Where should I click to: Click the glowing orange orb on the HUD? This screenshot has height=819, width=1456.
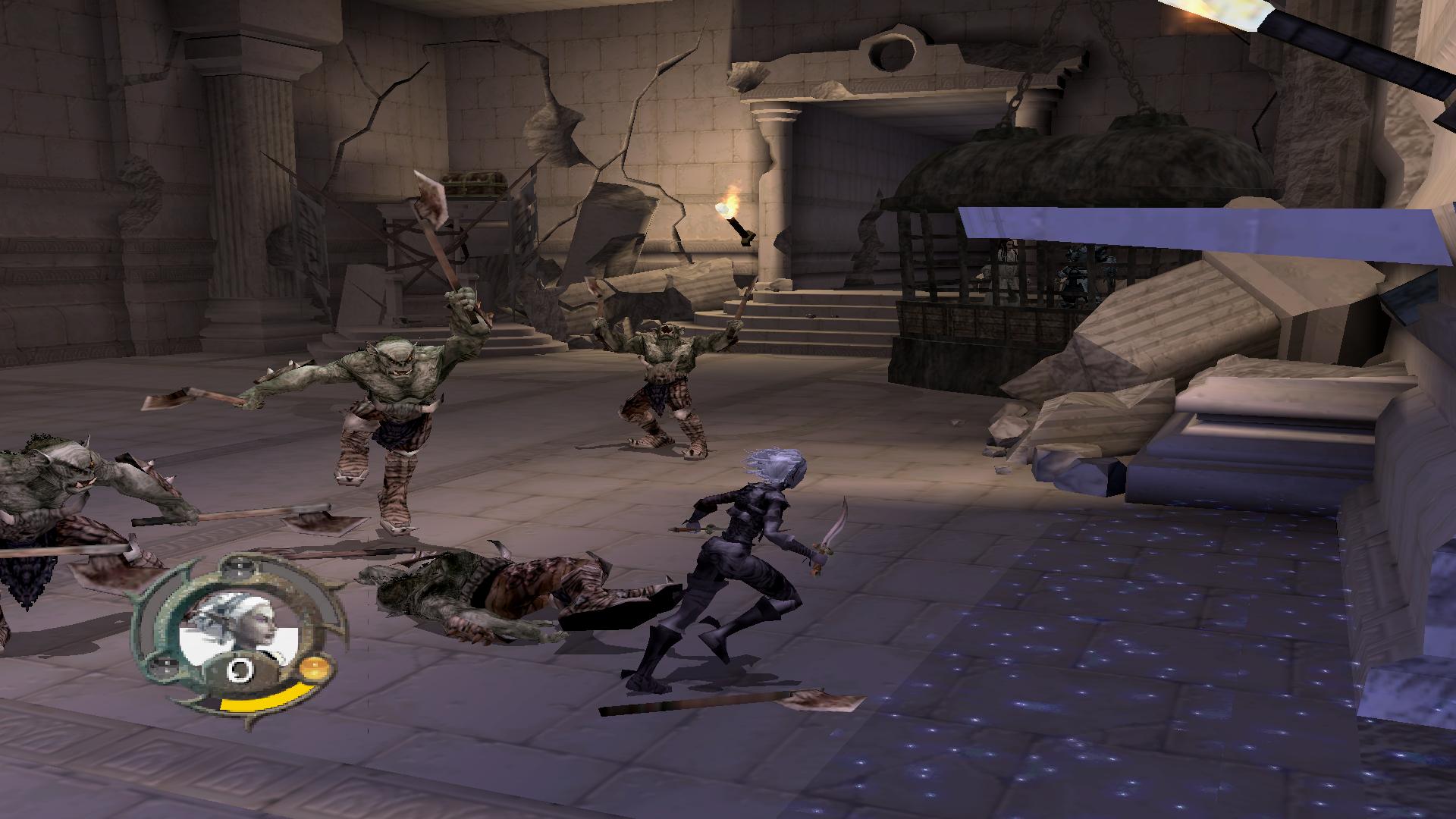[x=312, y=669]
